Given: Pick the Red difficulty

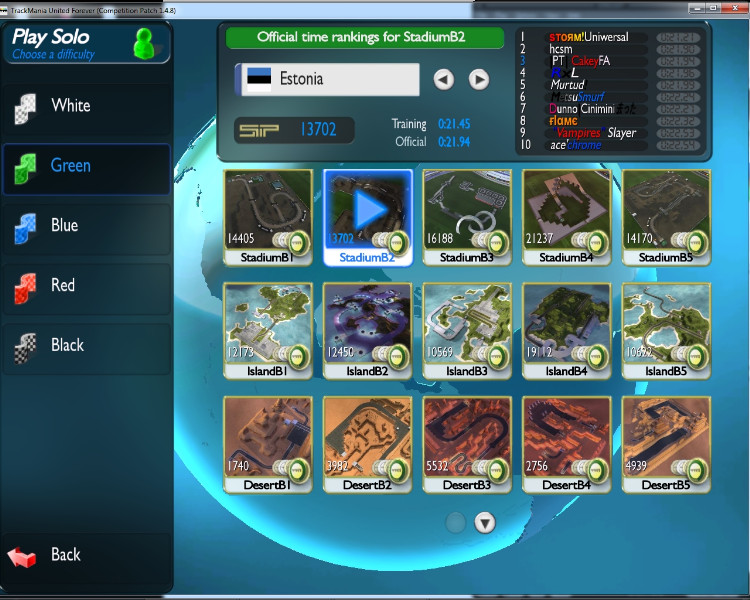Looking at the screenshot, I should coord(85,286).
